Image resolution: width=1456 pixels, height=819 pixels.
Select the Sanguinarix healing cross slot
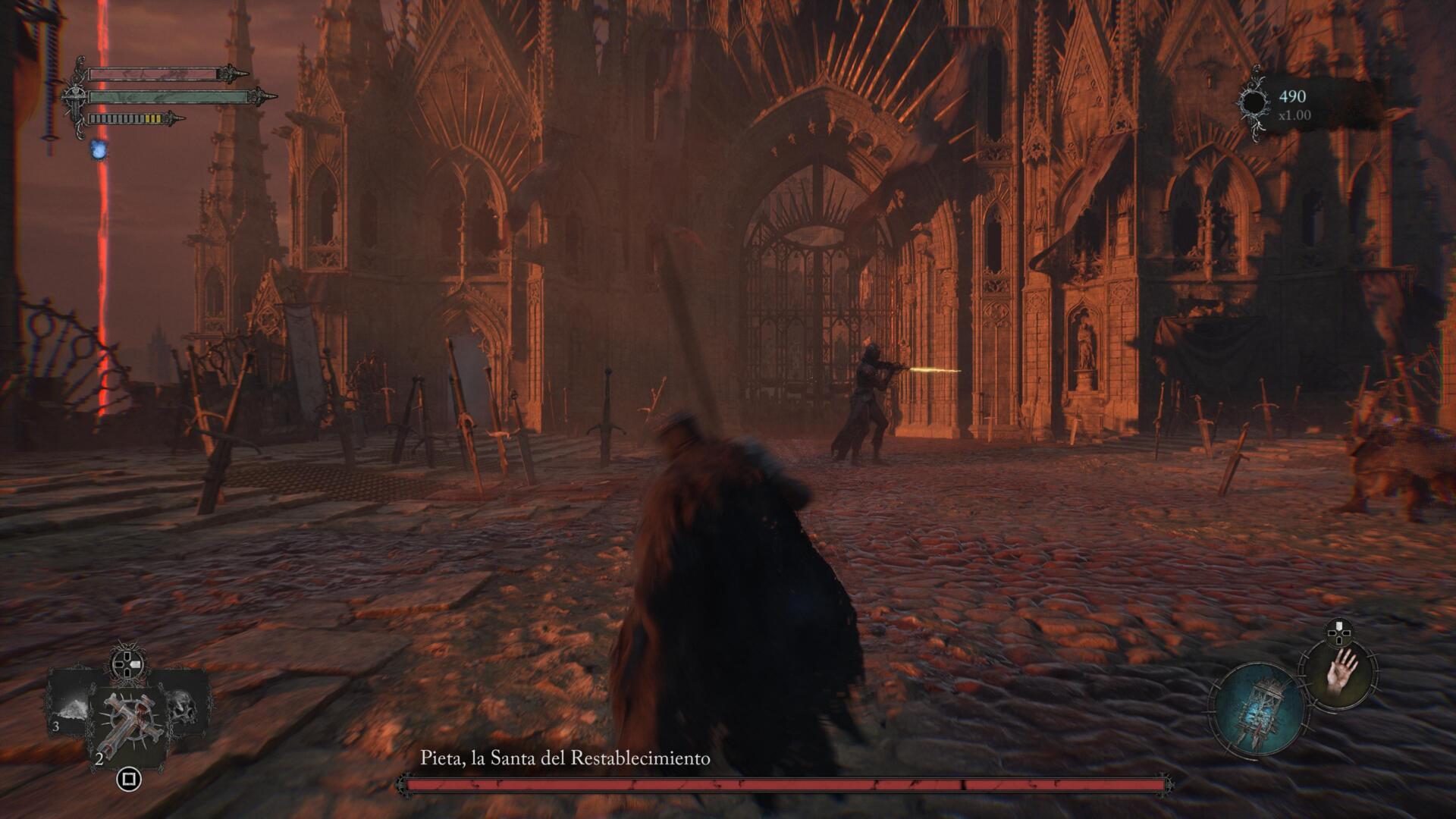(127, 724)
